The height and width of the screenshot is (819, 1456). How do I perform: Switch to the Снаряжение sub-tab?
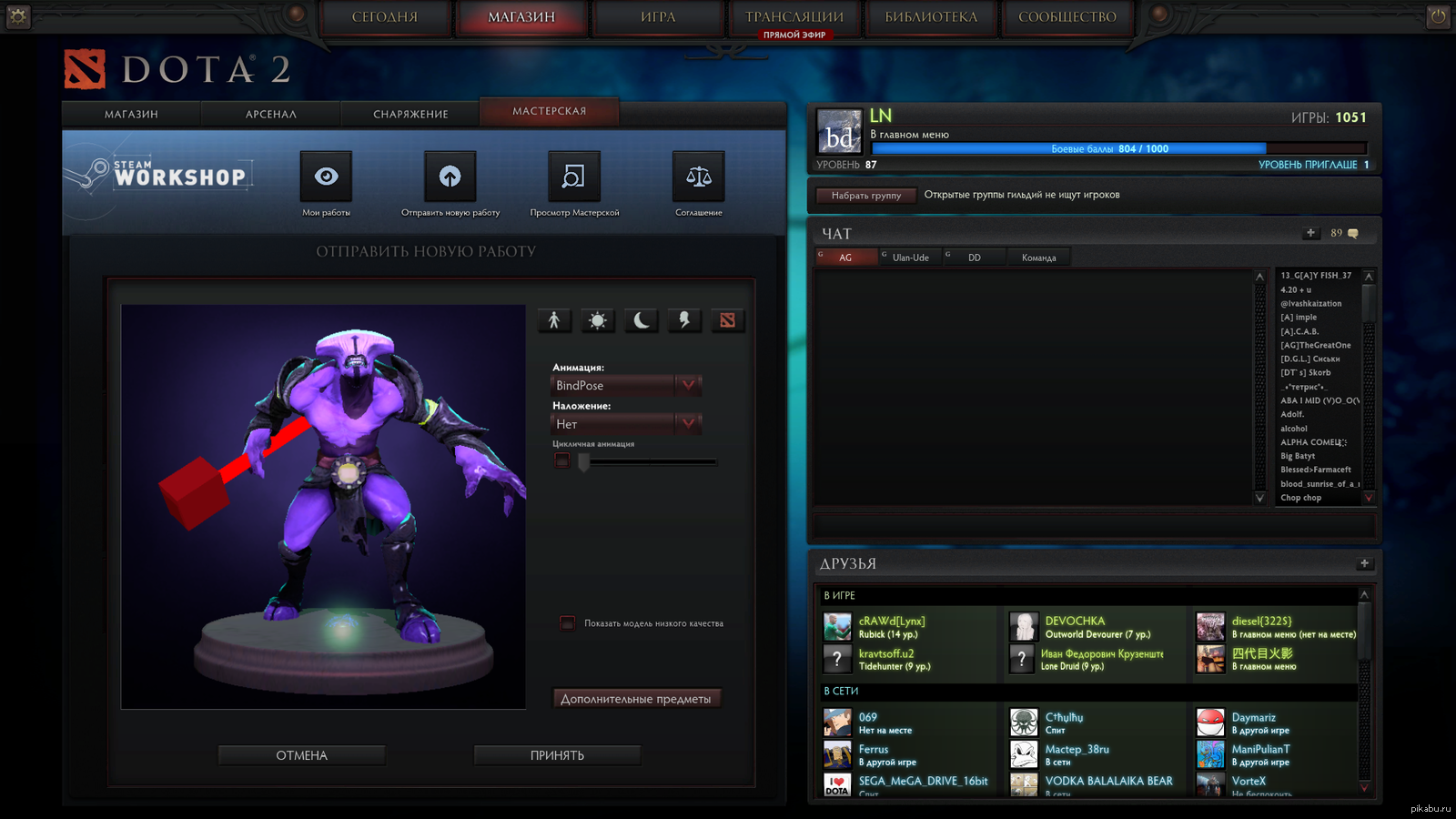(x=410, y=114)
